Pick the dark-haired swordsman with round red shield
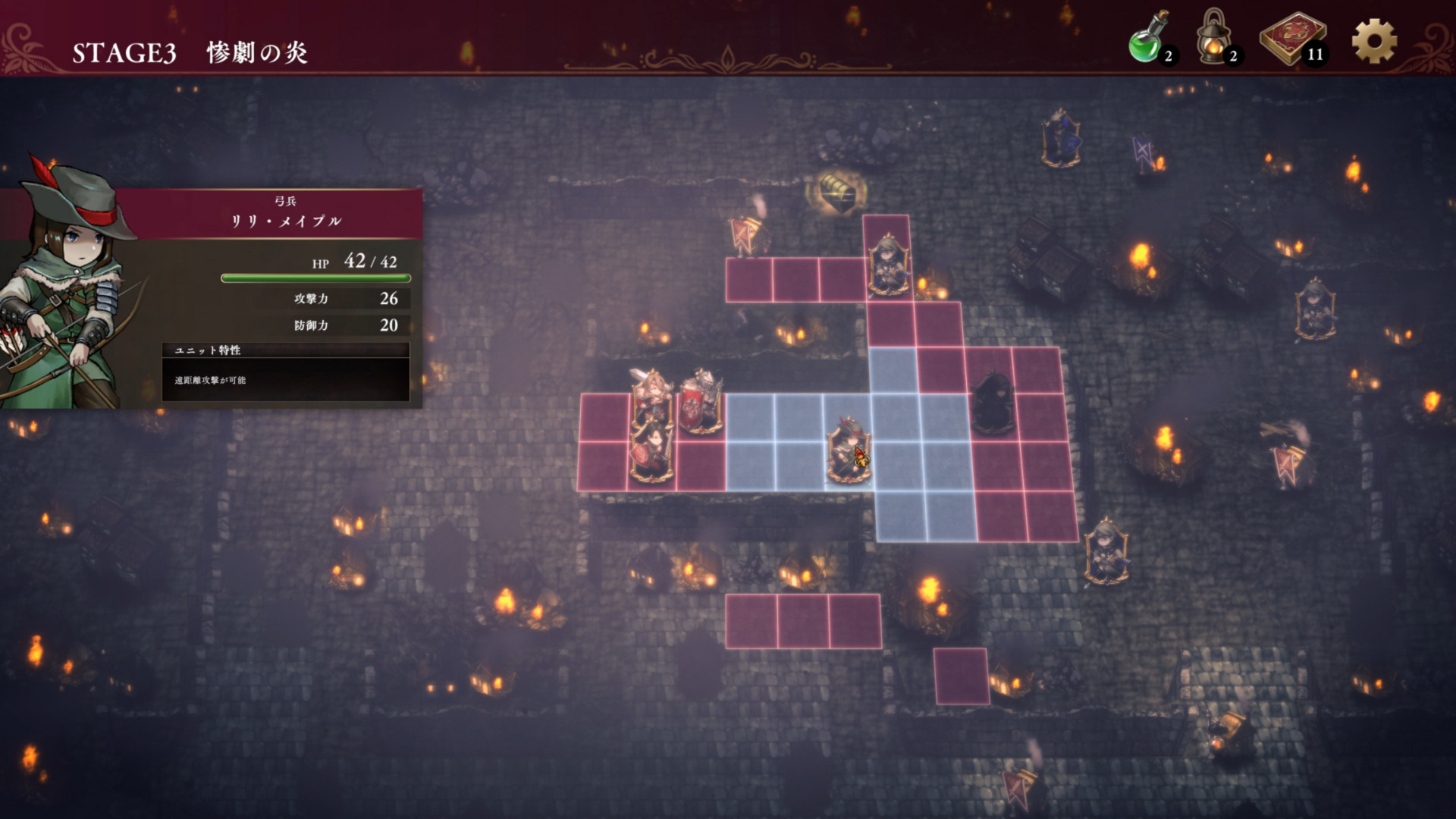1456x819 pixels. click(651, 452)
